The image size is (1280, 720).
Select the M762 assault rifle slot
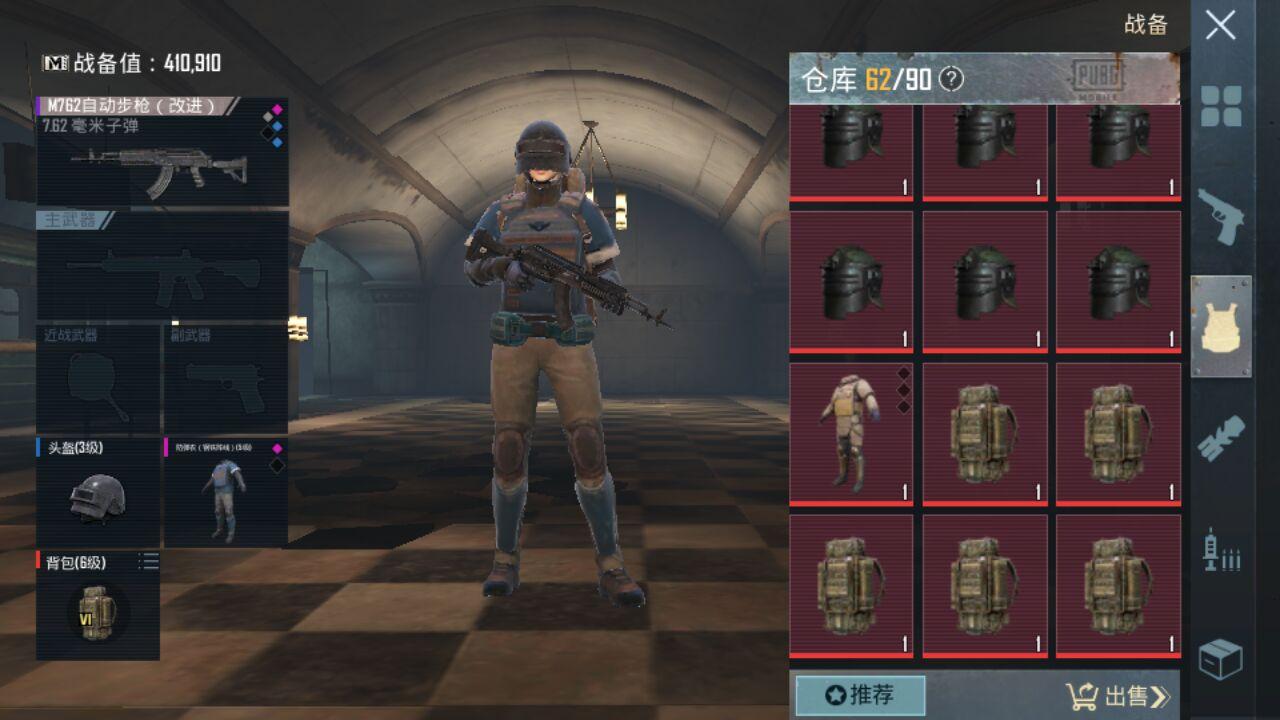162,152
